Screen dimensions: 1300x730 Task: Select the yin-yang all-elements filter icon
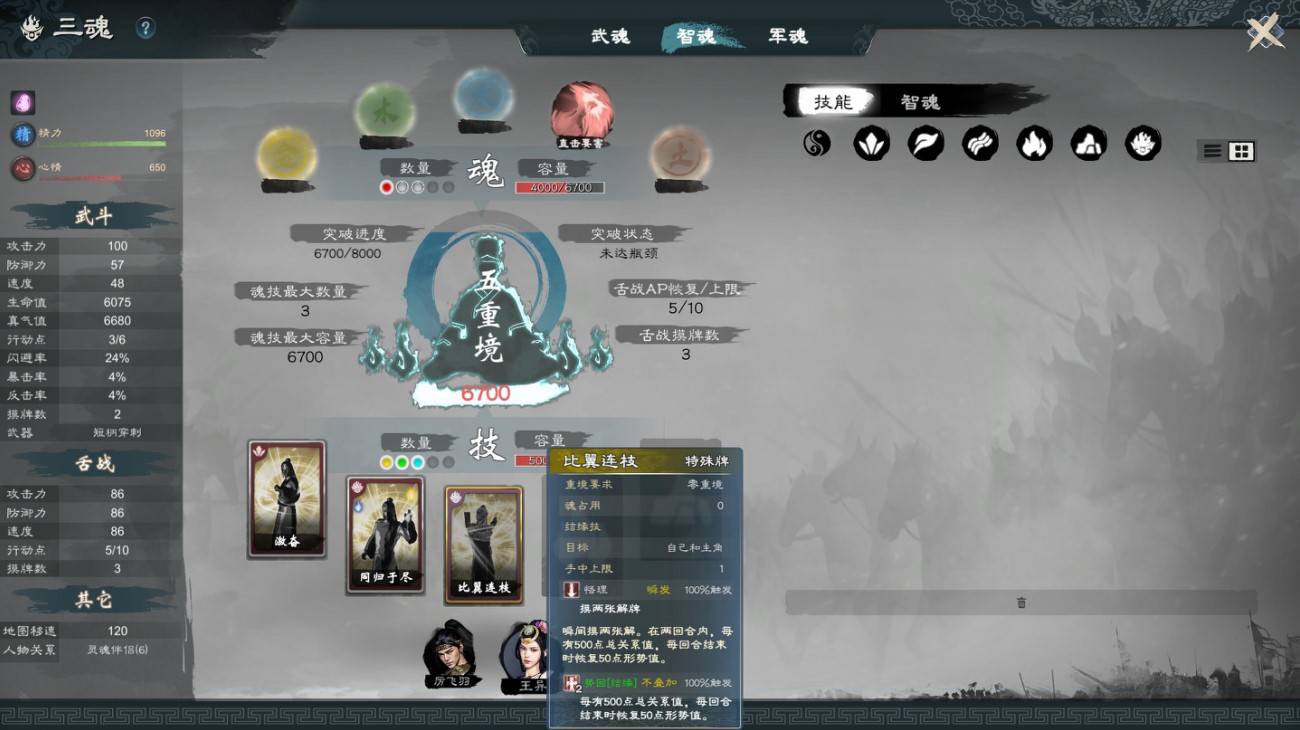[x=817, y=143]
